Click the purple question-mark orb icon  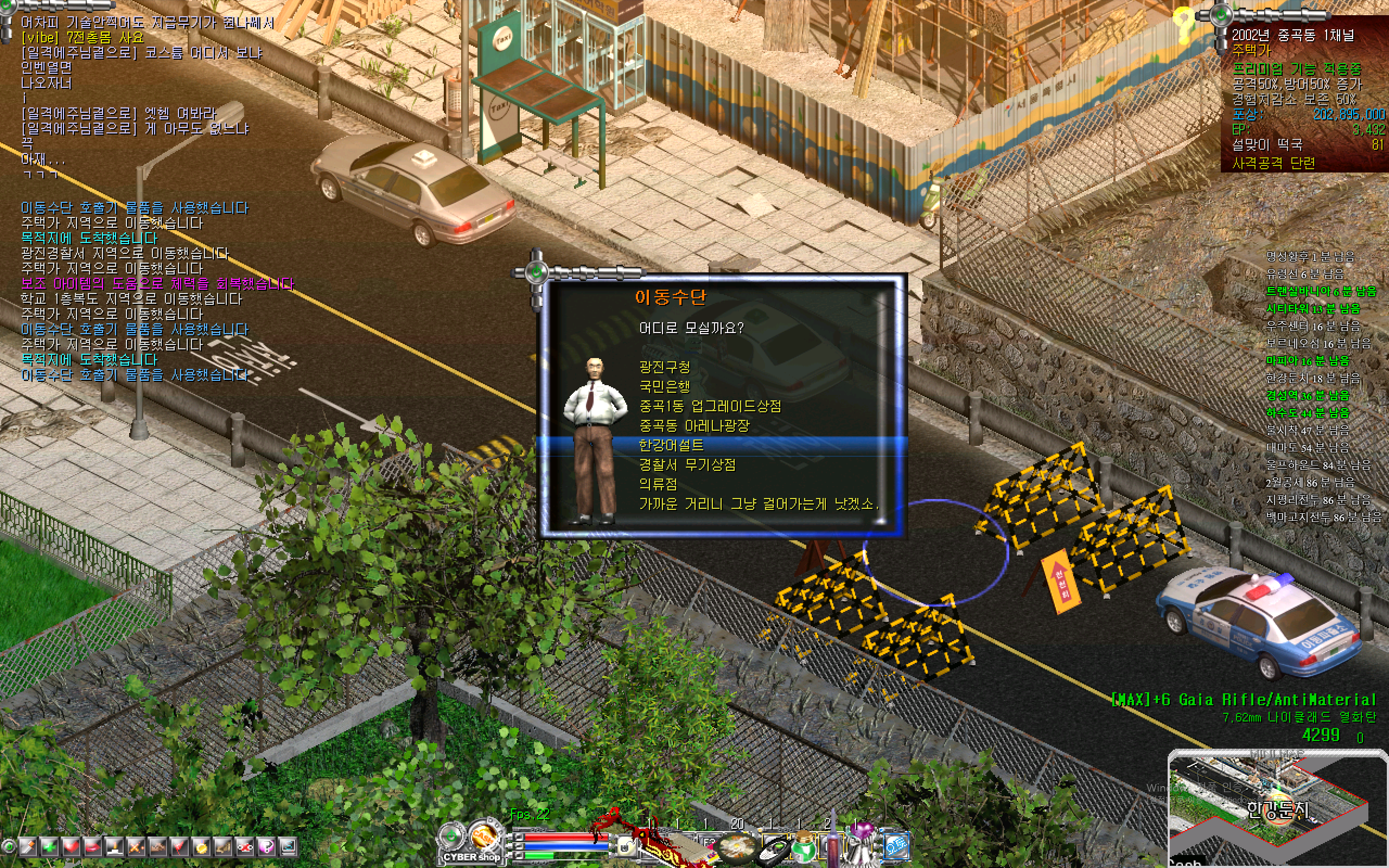click(x=267, y=848)
